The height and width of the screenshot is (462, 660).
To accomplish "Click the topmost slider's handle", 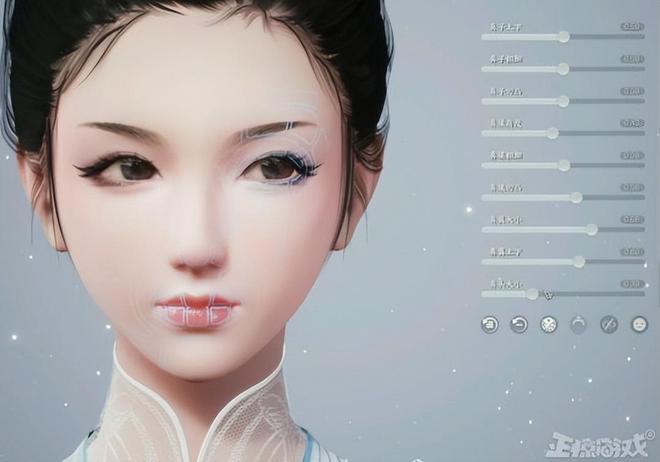I will pos(564,36).
